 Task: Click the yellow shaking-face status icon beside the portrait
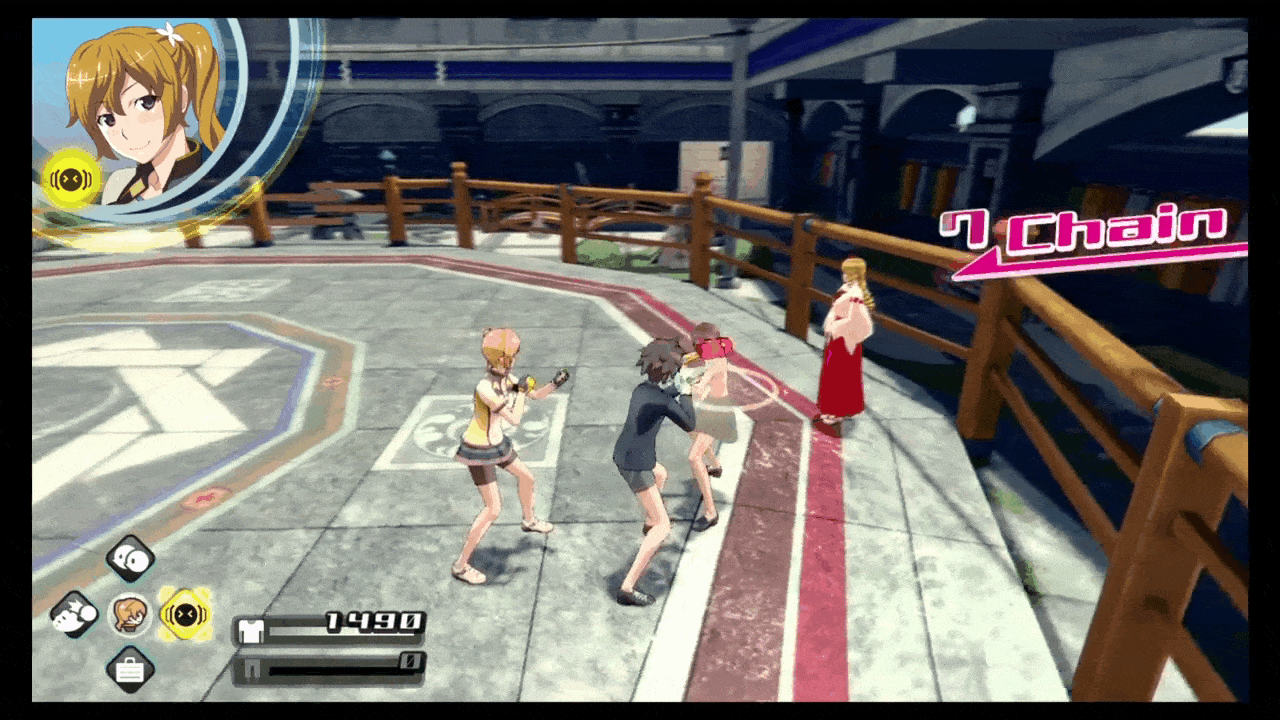[x=72, y=179]
